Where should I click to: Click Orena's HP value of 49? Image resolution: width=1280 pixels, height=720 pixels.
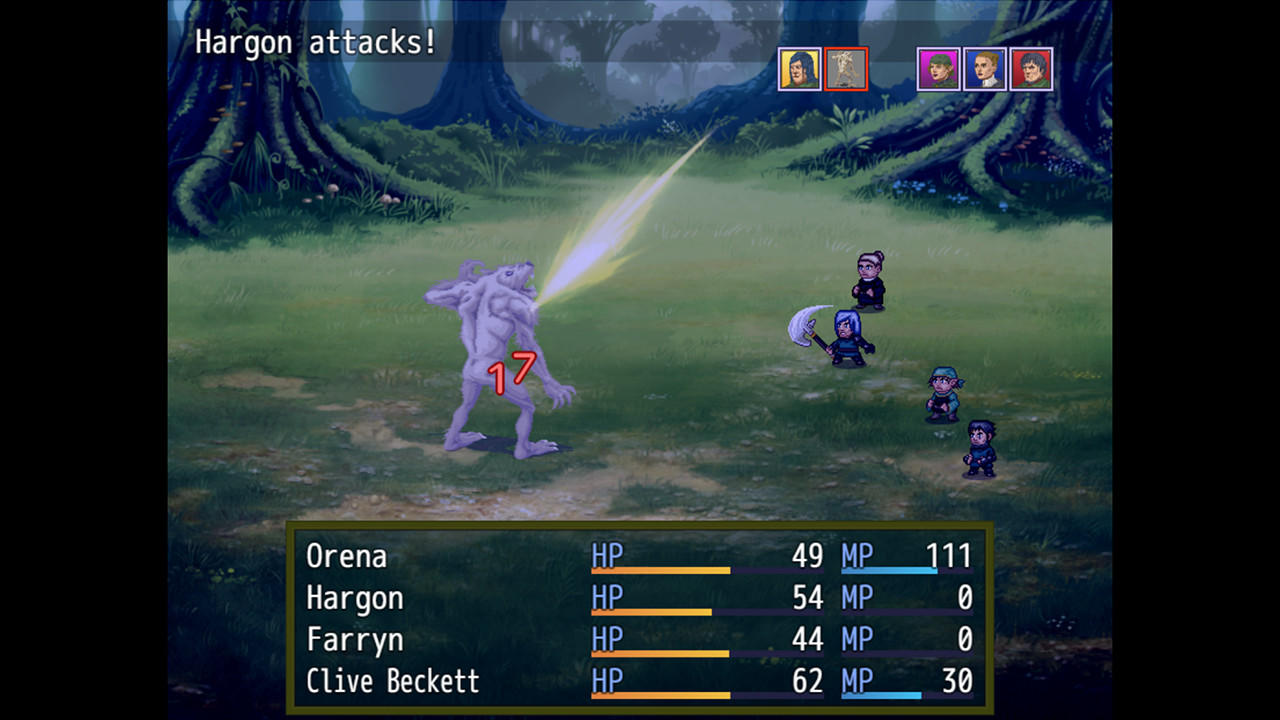[x=808, y=556]
